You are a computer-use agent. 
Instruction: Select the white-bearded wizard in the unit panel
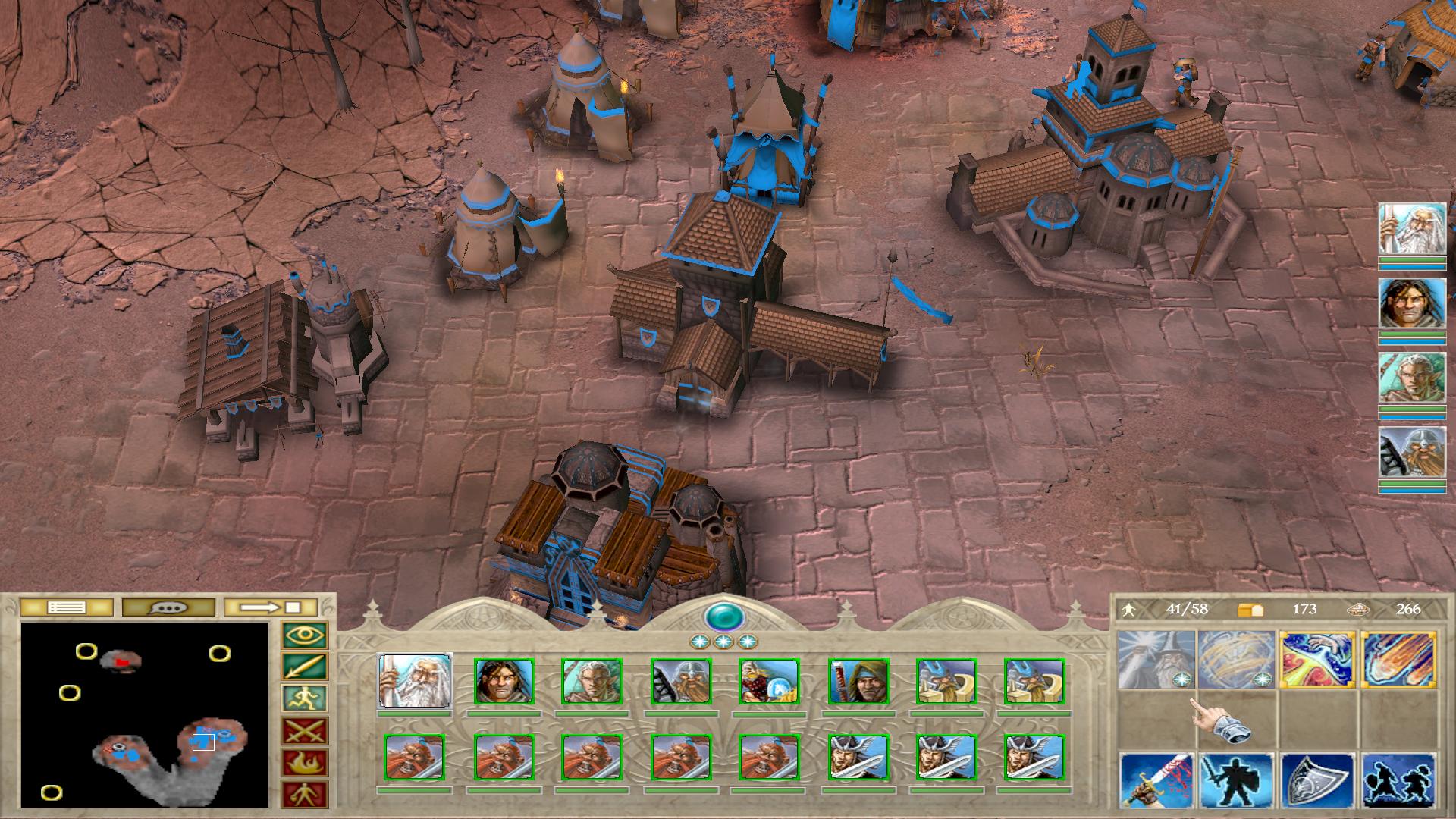coord(415,681)
